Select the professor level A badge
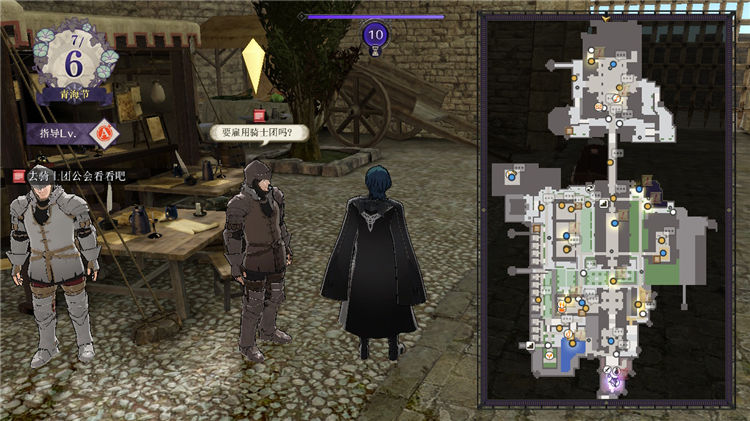Image resolution: width=750 pixels, height=421 pixels. (107, 132)
